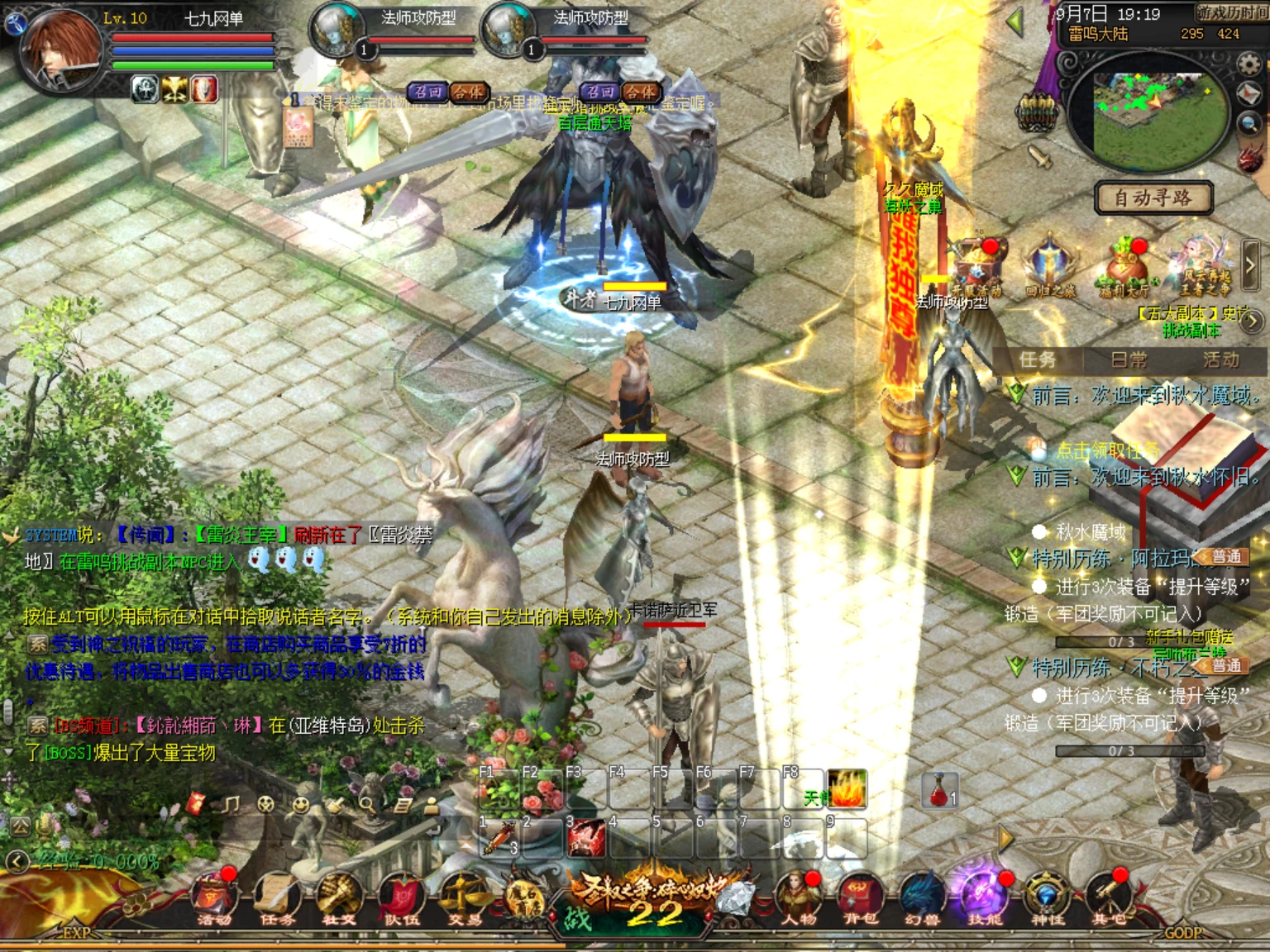The height and width of the screenshot is (952, 1270).
Task: Toggle the green arrow above the minimap
Action: (1015, 21)
